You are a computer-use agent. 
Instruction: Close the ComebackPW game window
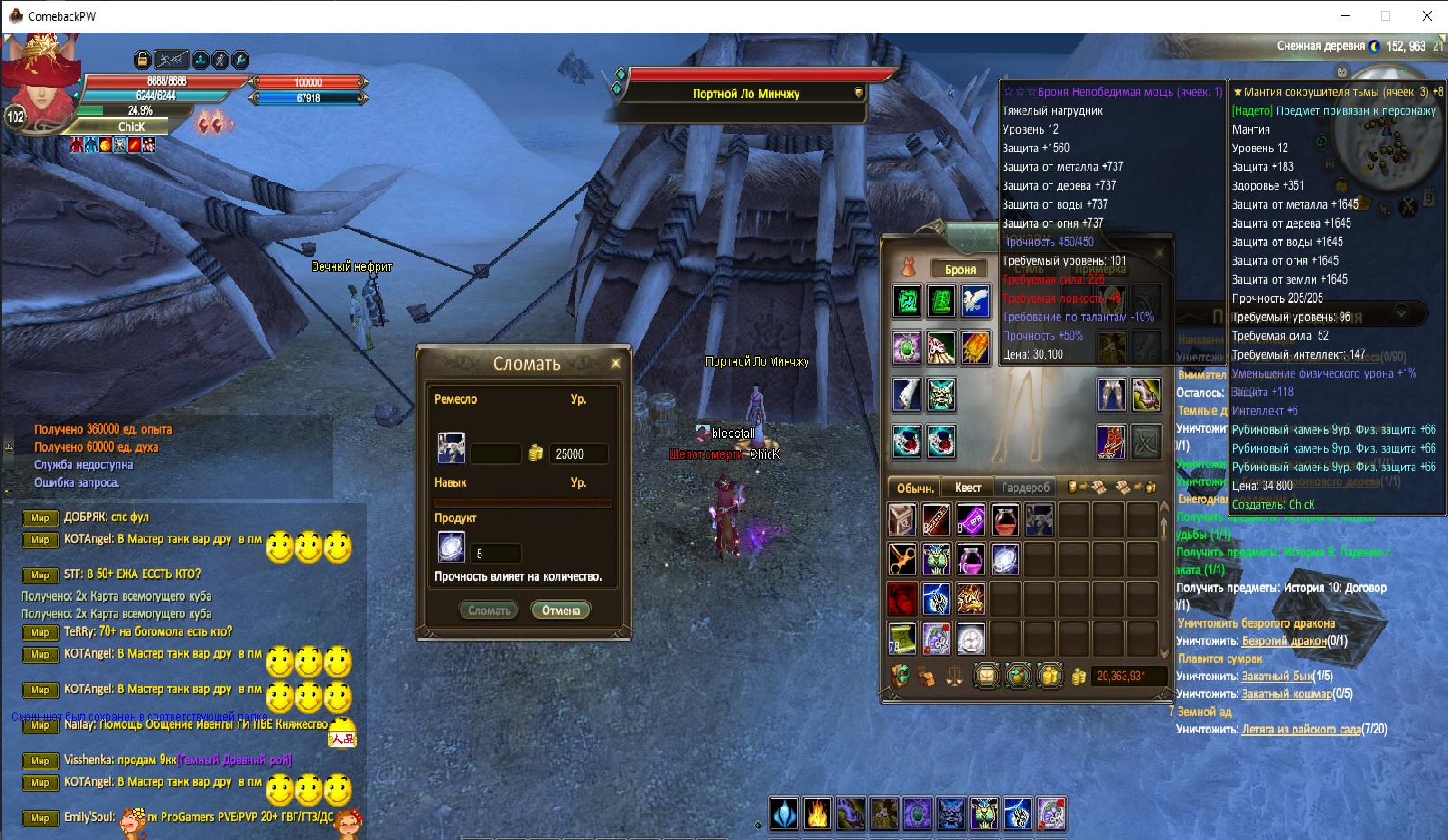click(x=1427, y=15)
